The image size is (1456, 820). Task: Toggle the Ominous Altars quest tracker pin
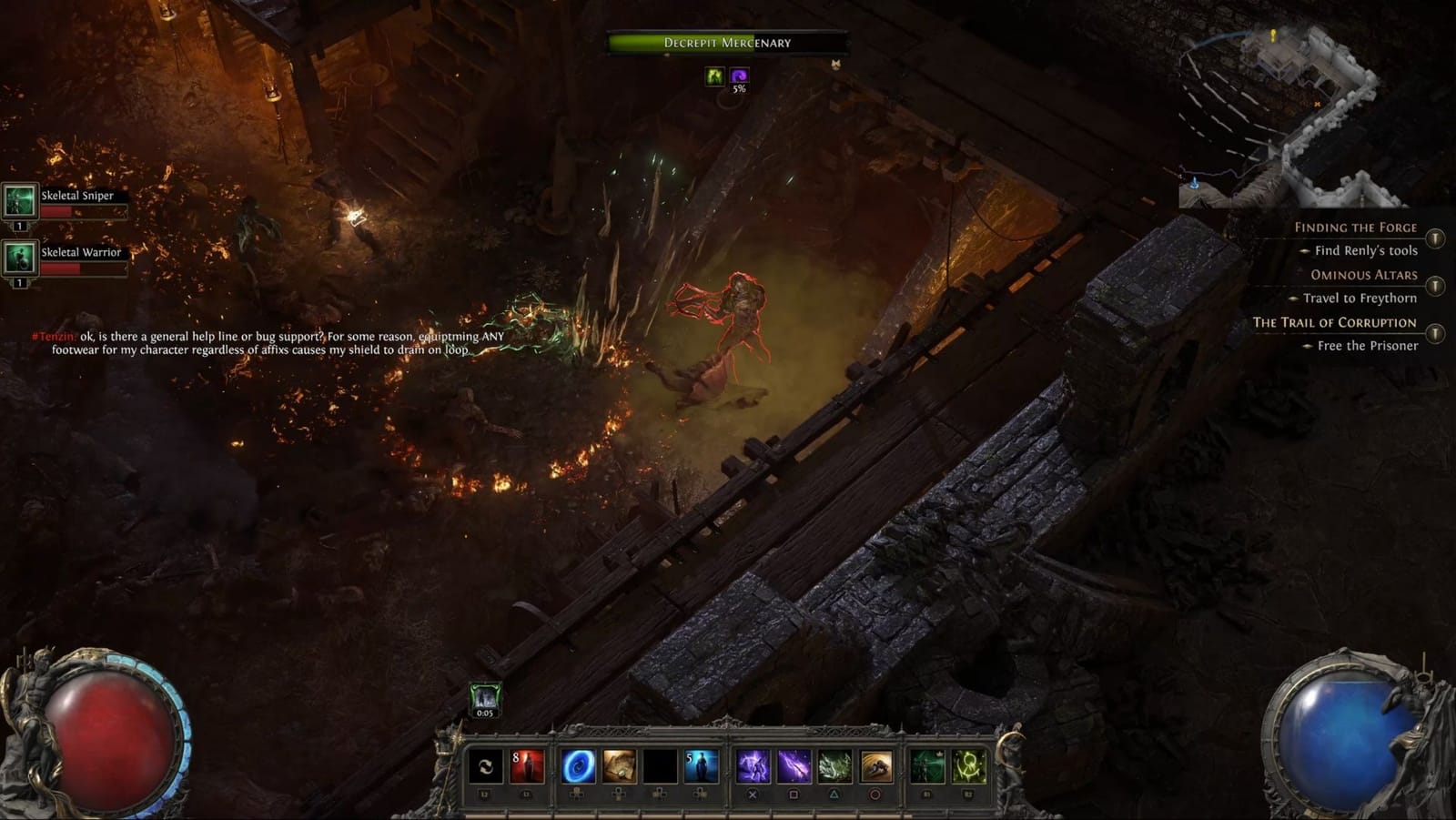[x=1435, y=287]
